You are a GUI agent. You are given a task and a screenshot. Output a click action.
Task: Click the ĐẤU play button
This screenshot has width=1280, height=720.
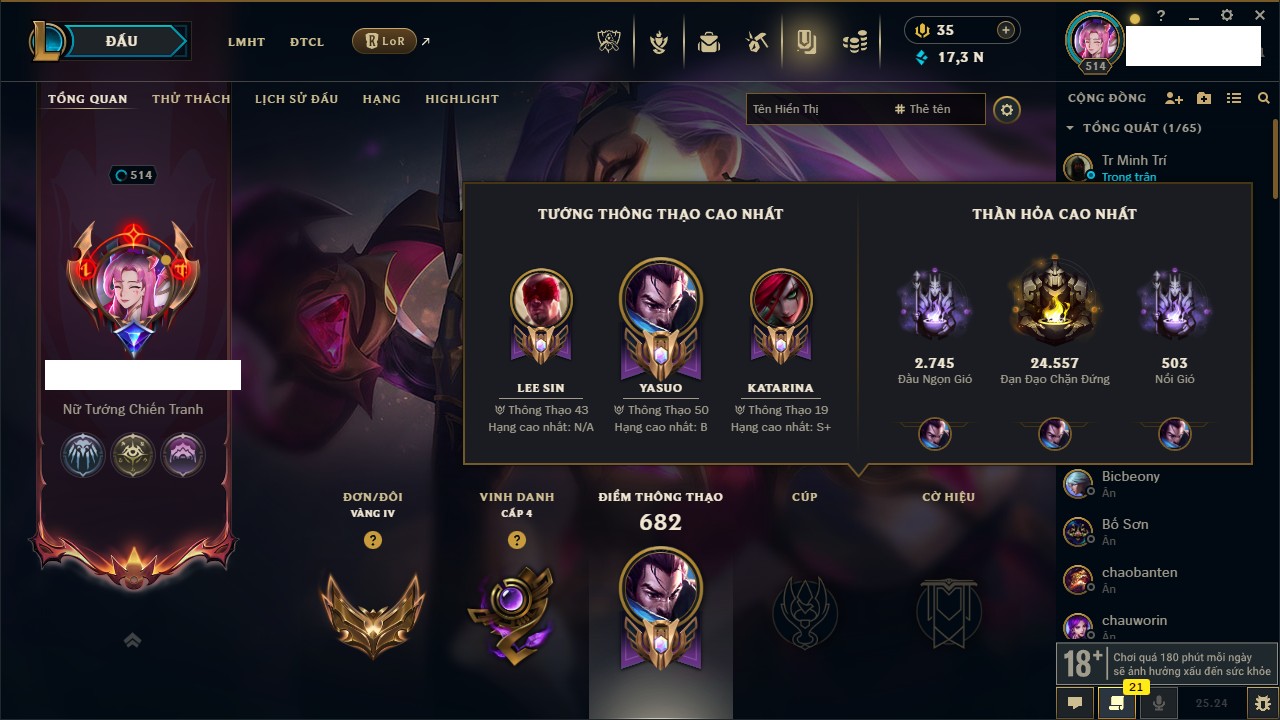(122, 41)
